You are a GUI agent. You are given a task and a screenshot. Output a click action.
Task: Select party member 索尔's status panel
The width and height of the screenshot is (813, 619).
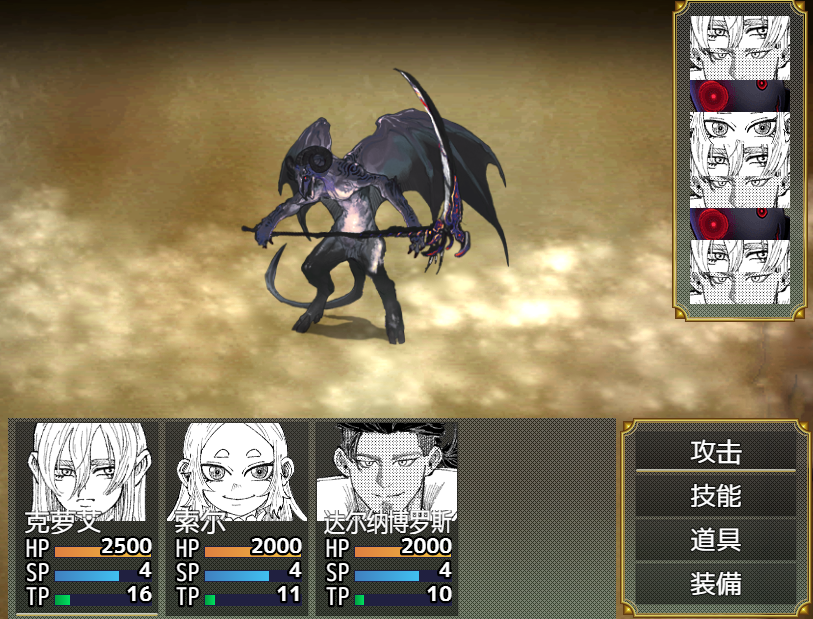(x=237, y=517)
